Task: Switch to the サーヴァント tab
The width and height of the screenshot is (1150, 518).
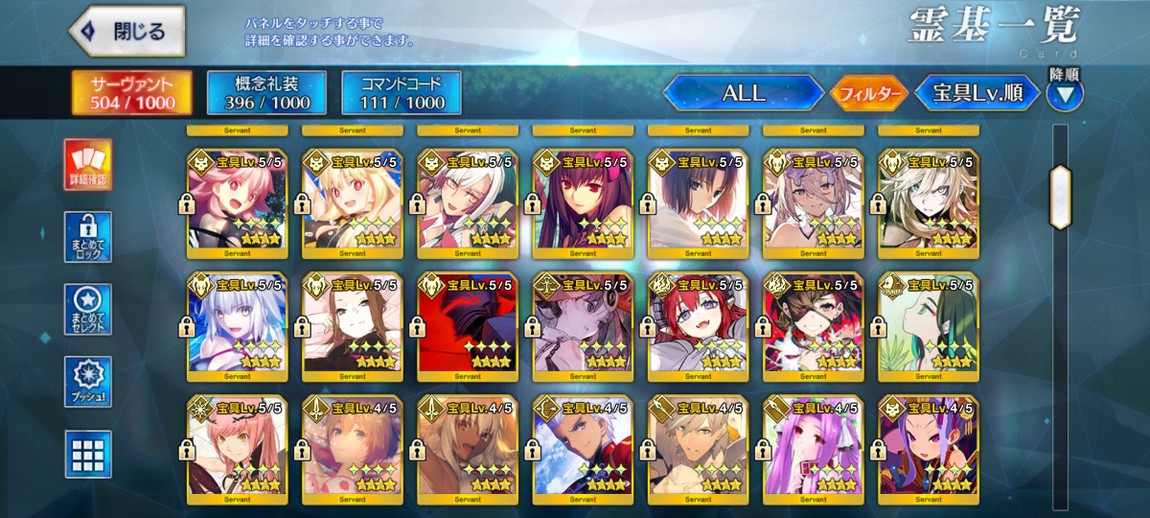Action: [x=133, y=92]
